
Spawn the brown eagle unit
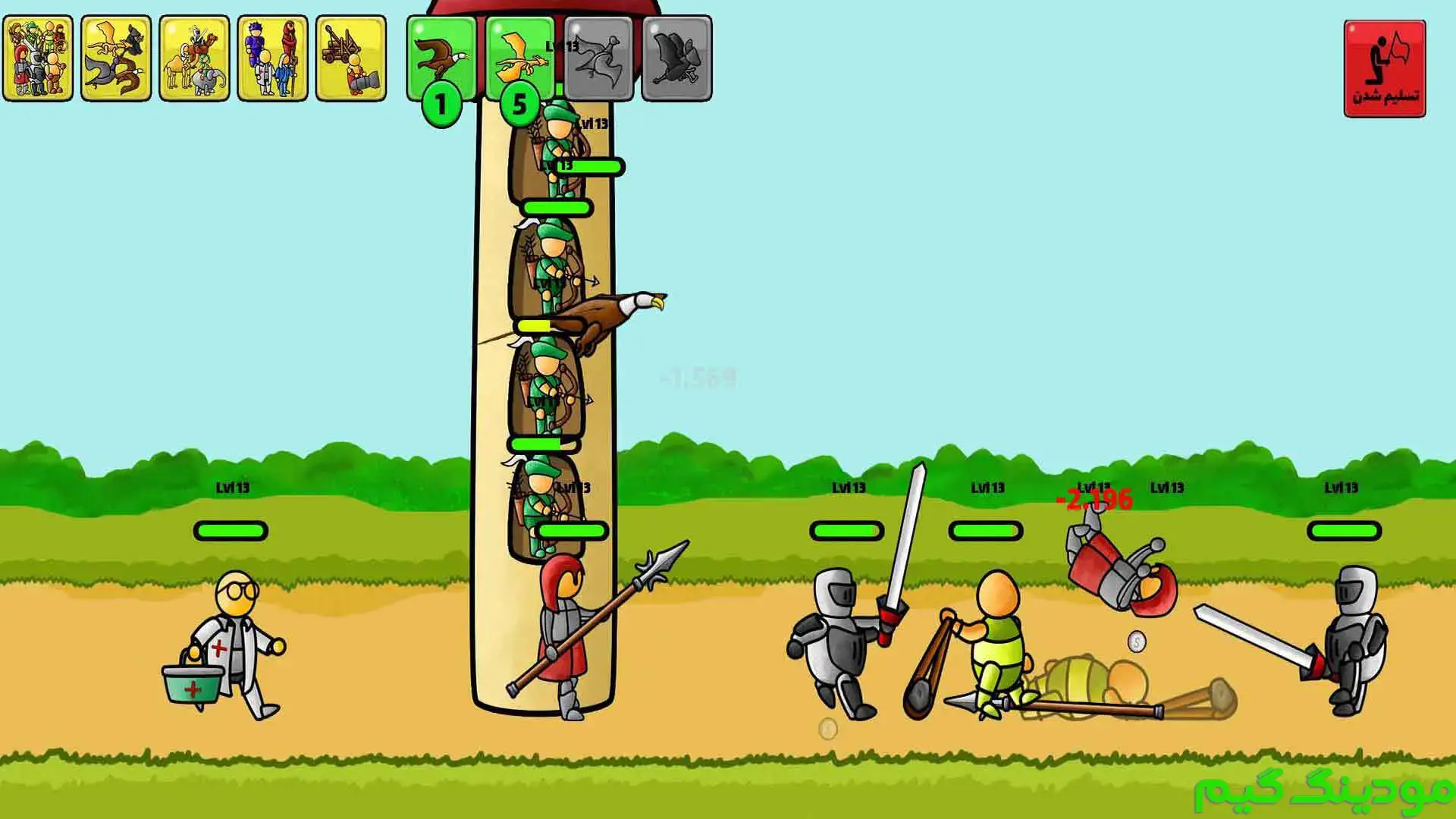(x=442, y=58)
